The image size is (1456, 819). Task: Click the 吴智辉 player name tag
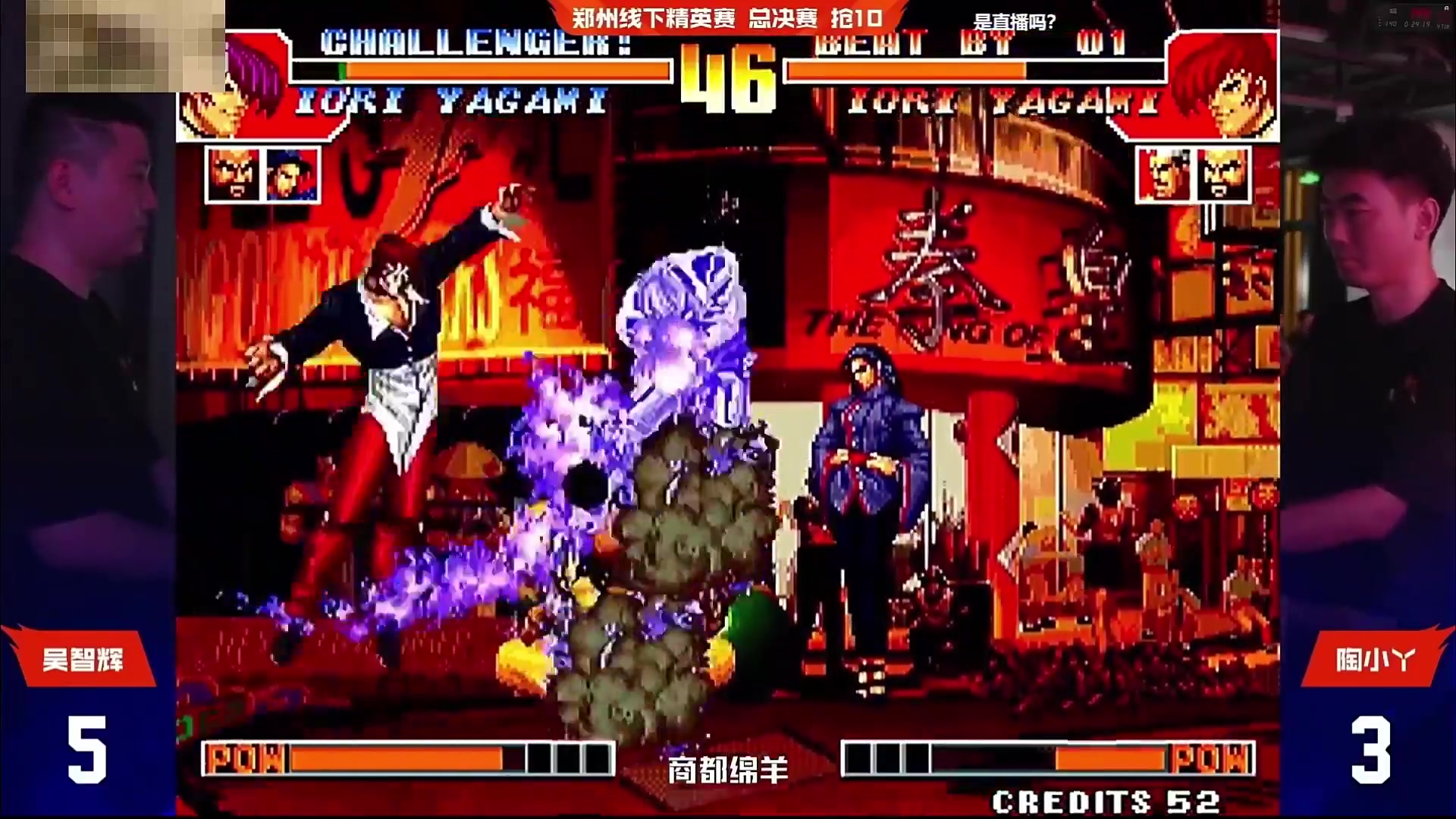coord(82,659)
